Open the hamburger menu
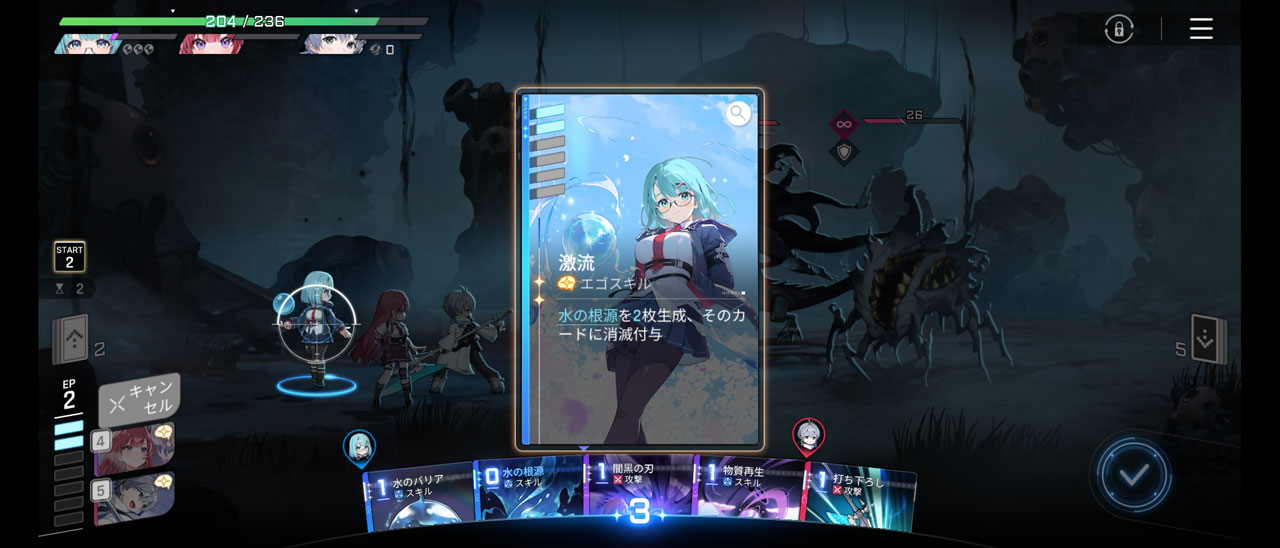Screen dimensions: 1280x548 tap(1201, 29)
